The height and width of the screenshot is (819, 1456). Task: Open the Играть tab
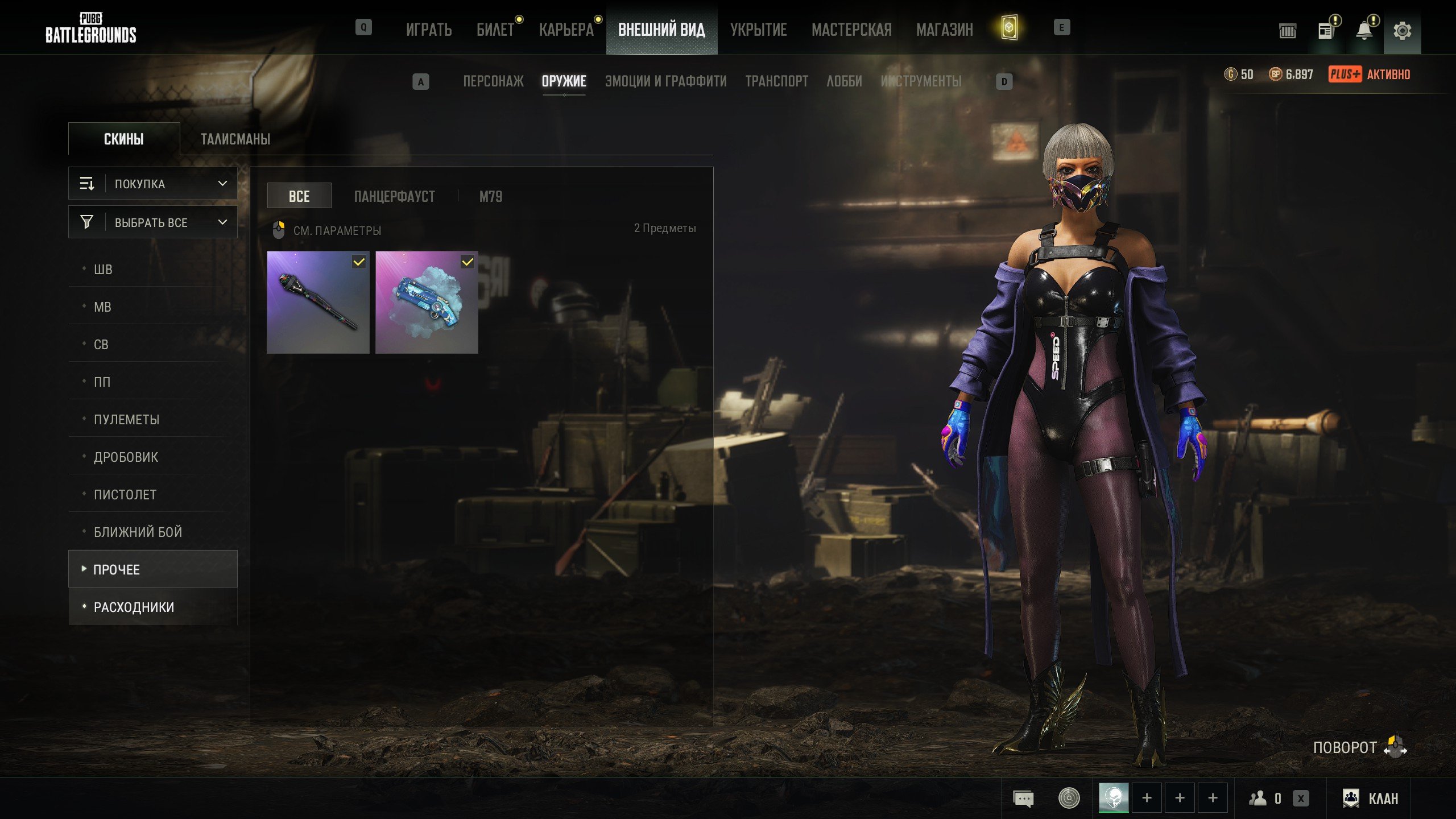pos(429,30)
